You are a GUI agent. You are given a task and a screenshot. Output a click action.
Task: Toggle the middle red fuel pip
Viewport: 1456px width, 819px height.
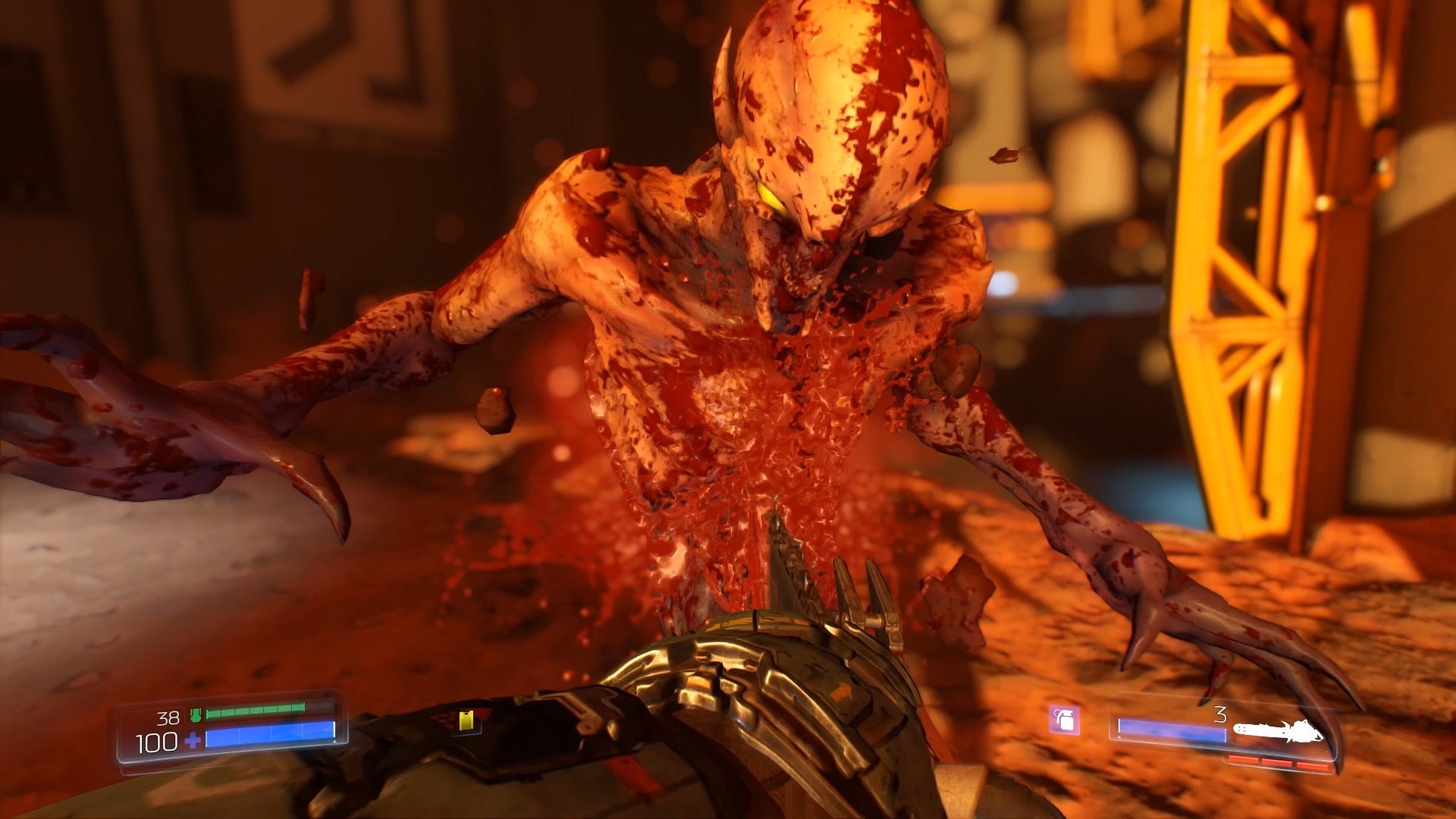1279,764
